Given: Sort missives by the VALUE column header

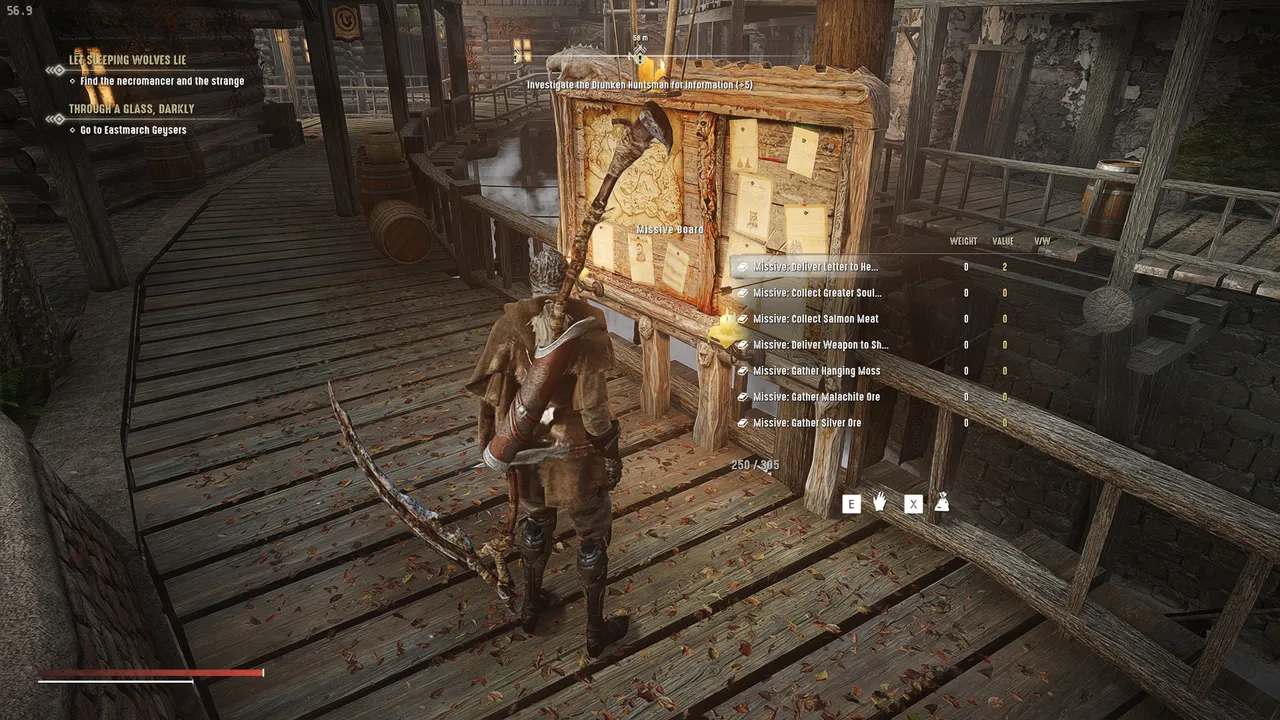Looking at the screenshot, I should click(x=1002, y=240).
